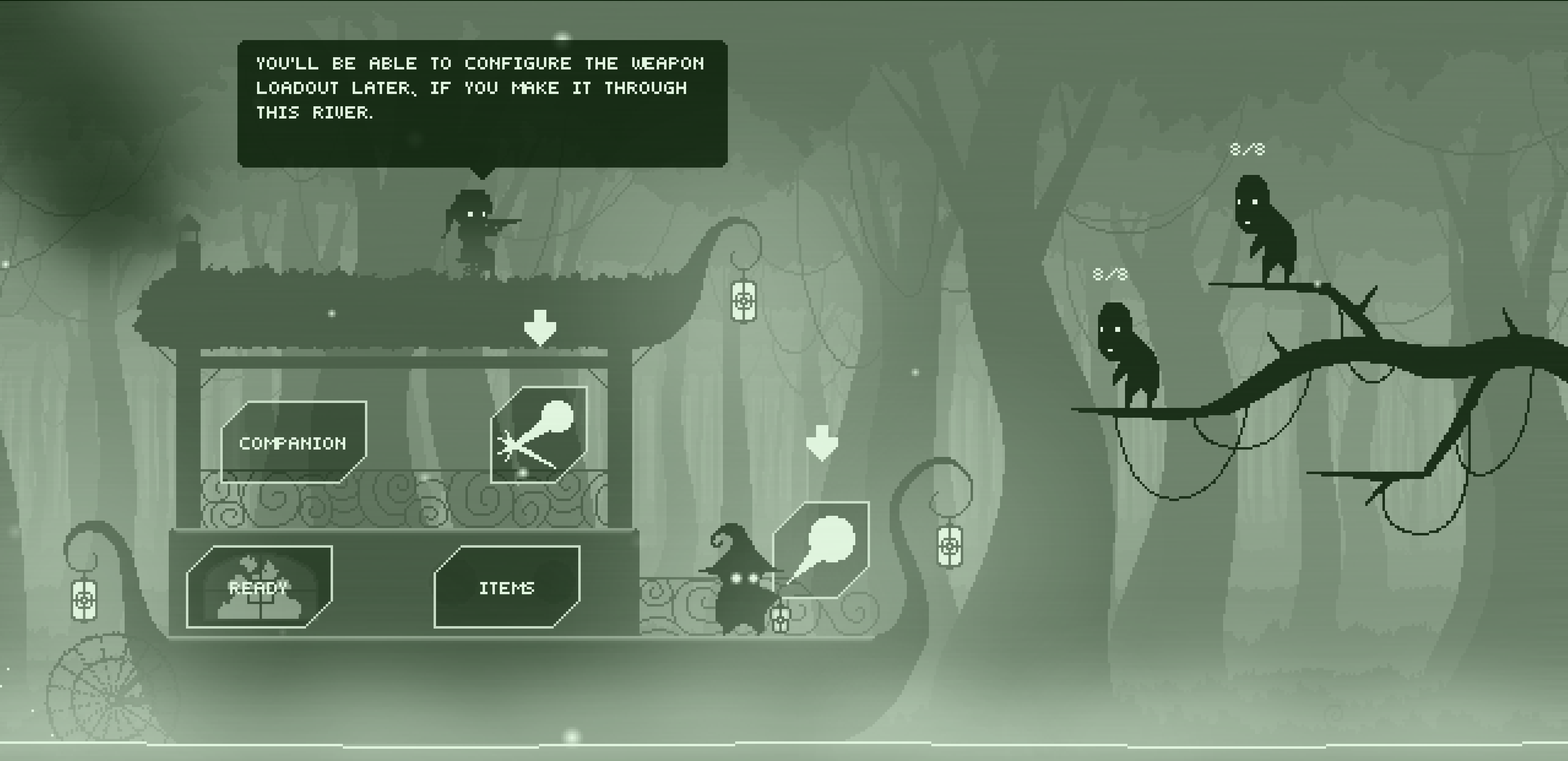Image resolution: width=1568 pixels, height=761 pixels.
Task: Open the Items menu
Action: coord(506,587)
